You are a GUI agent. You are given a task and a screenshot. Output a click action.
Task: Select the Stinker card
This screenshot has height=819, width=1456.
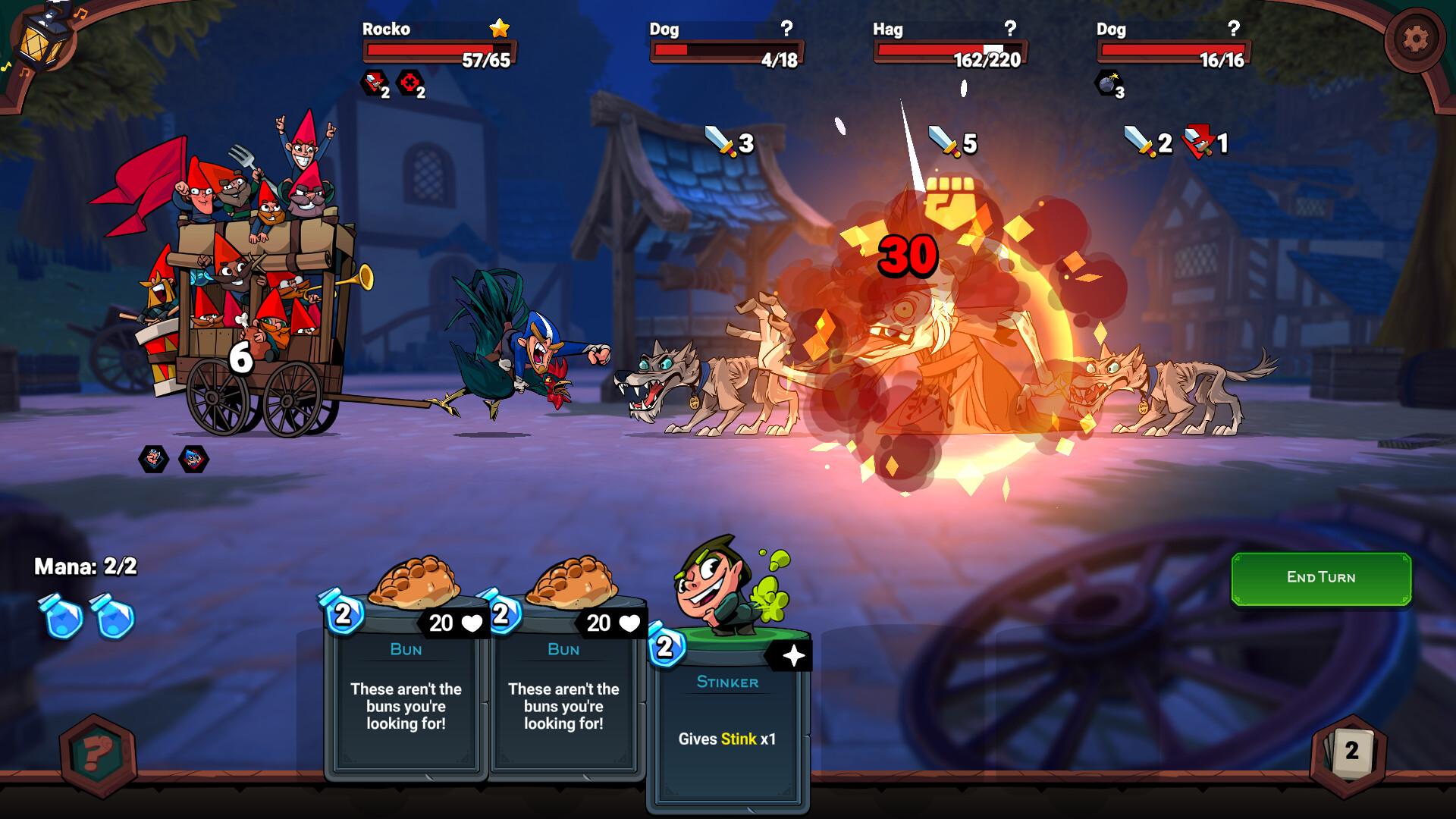[728, 713]
